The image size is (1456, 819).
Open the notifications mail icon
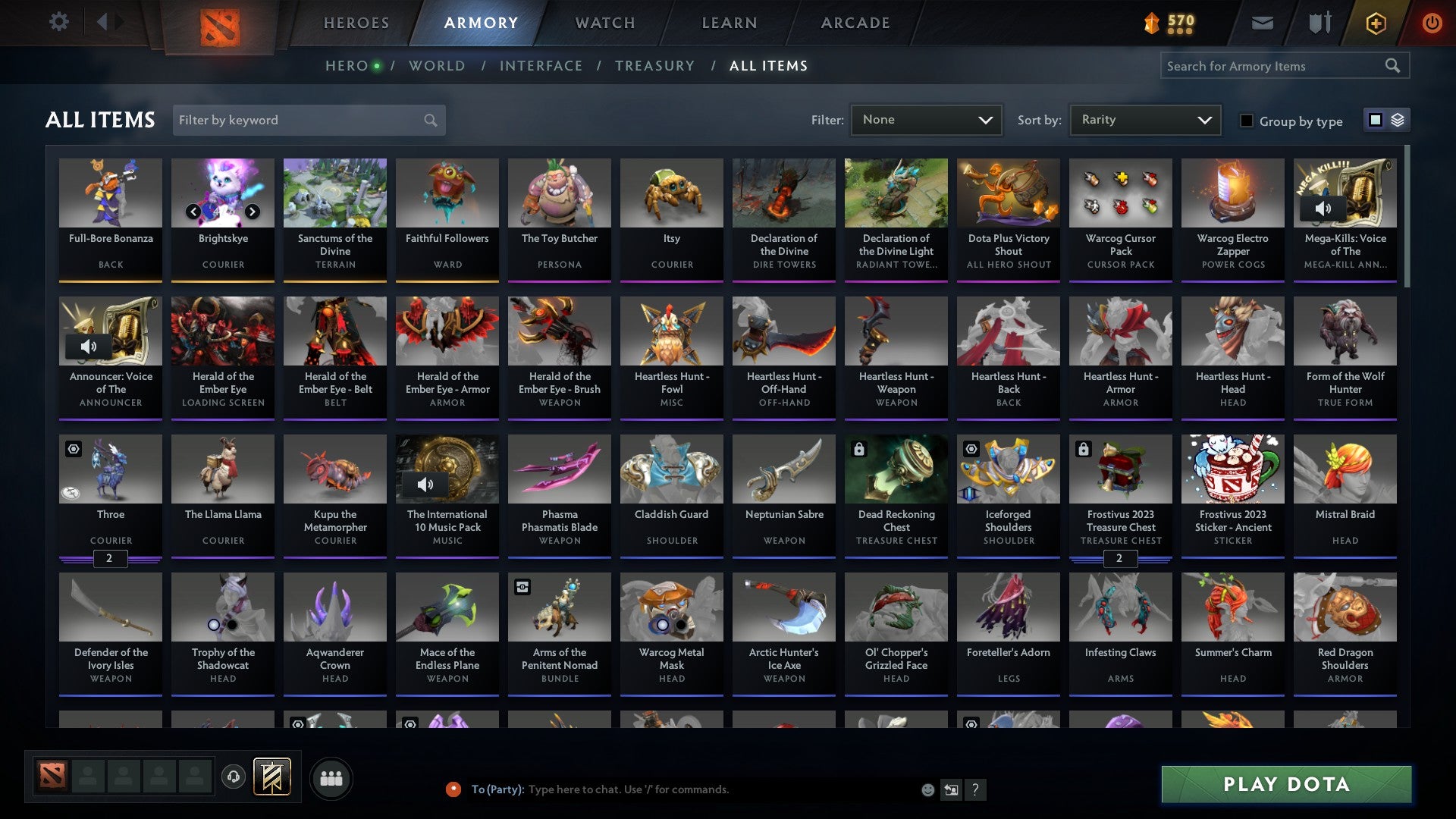pos(1263,23)
